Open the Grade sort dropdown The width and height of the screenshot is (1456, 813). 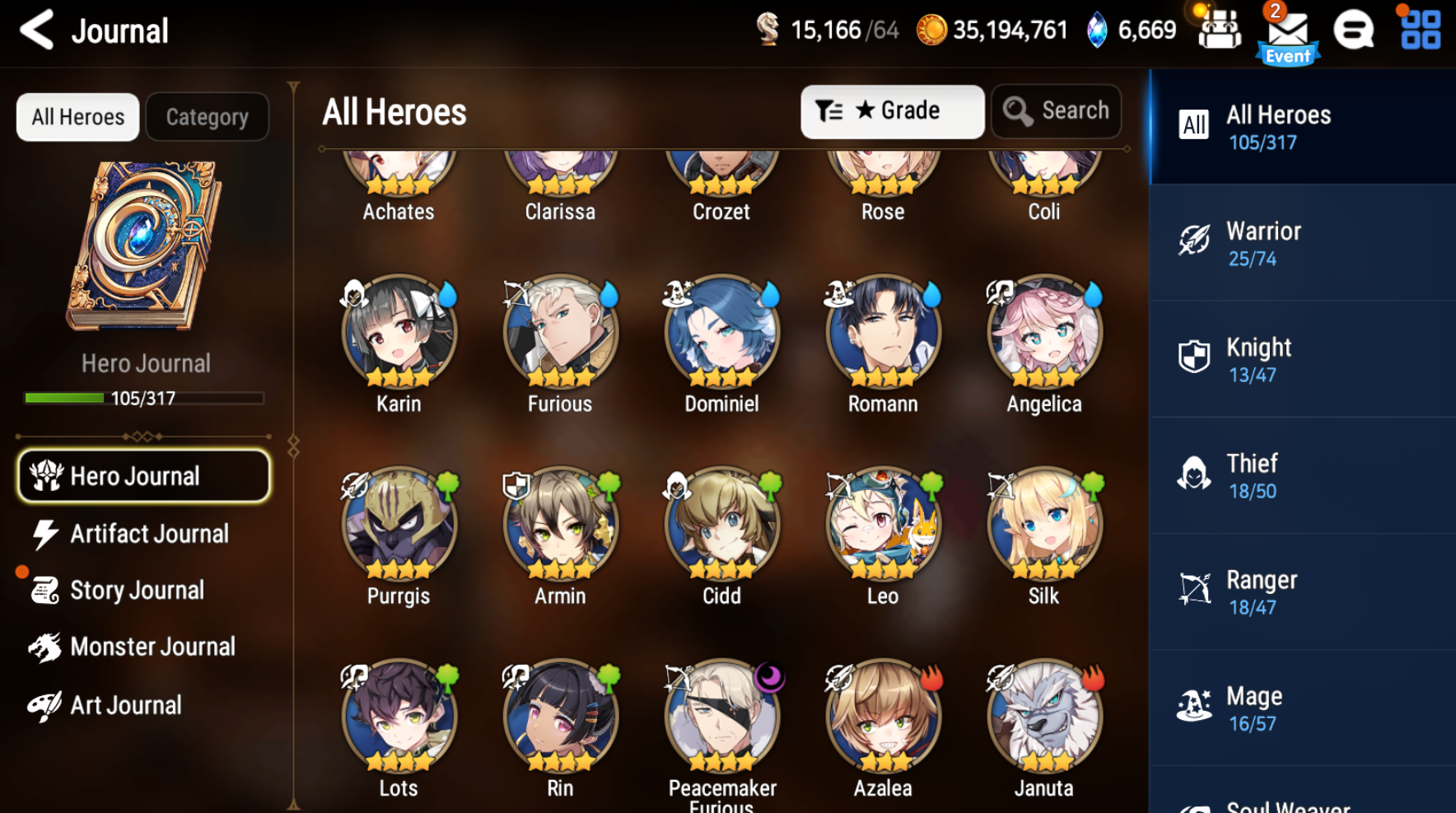pyautogui.click(x=893, y=111)
